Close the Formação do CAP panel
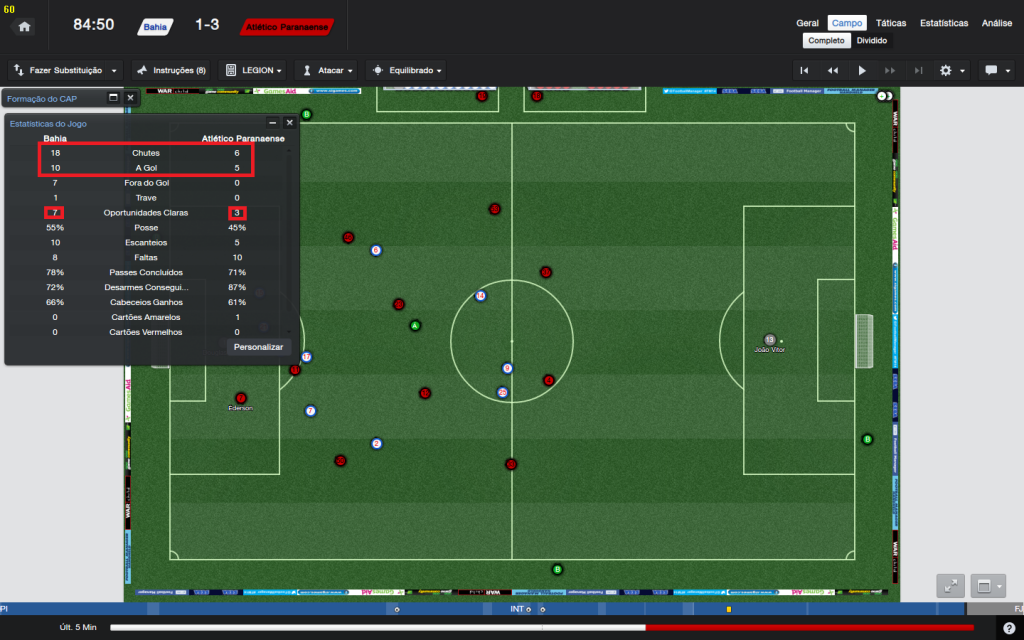 pos(130,98)
